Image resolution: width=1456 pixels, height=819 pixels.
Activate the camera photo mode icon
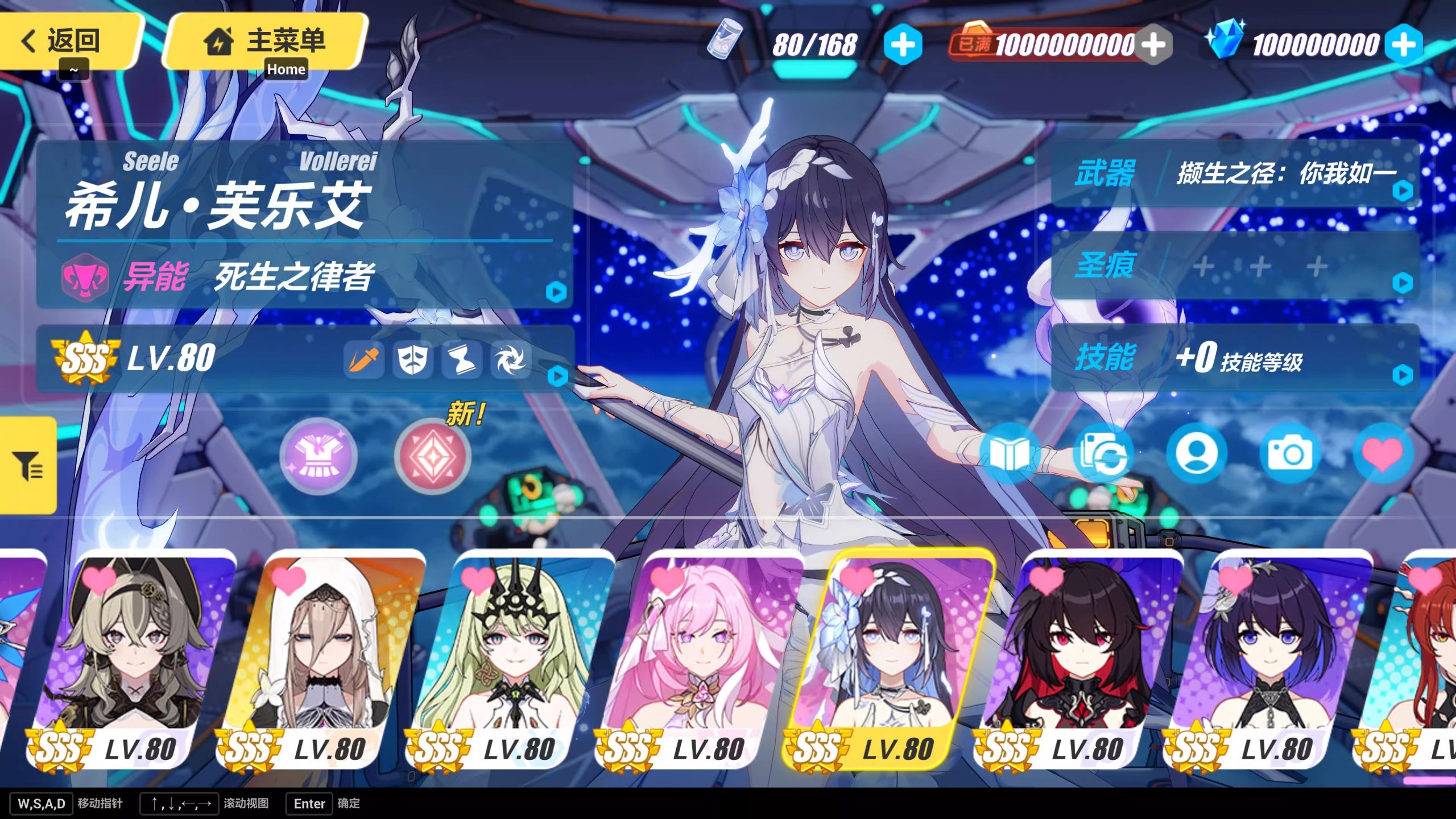point(1289,454)
